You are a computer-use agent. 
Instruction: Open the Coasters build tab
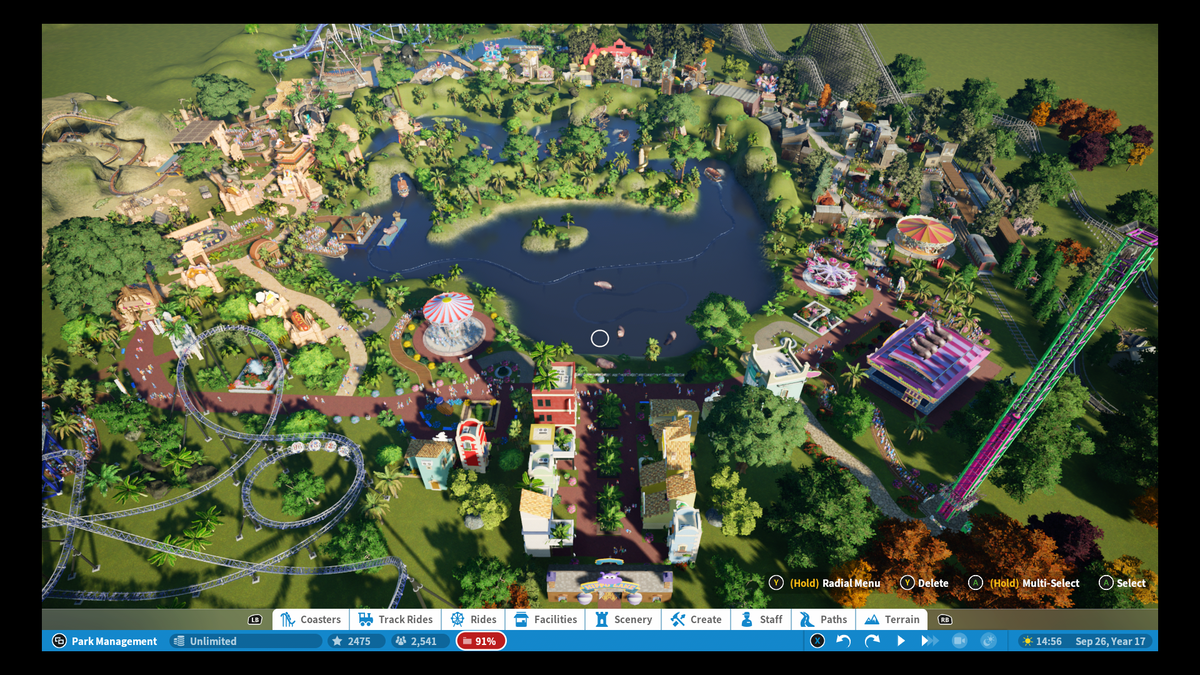coord(311,619)
